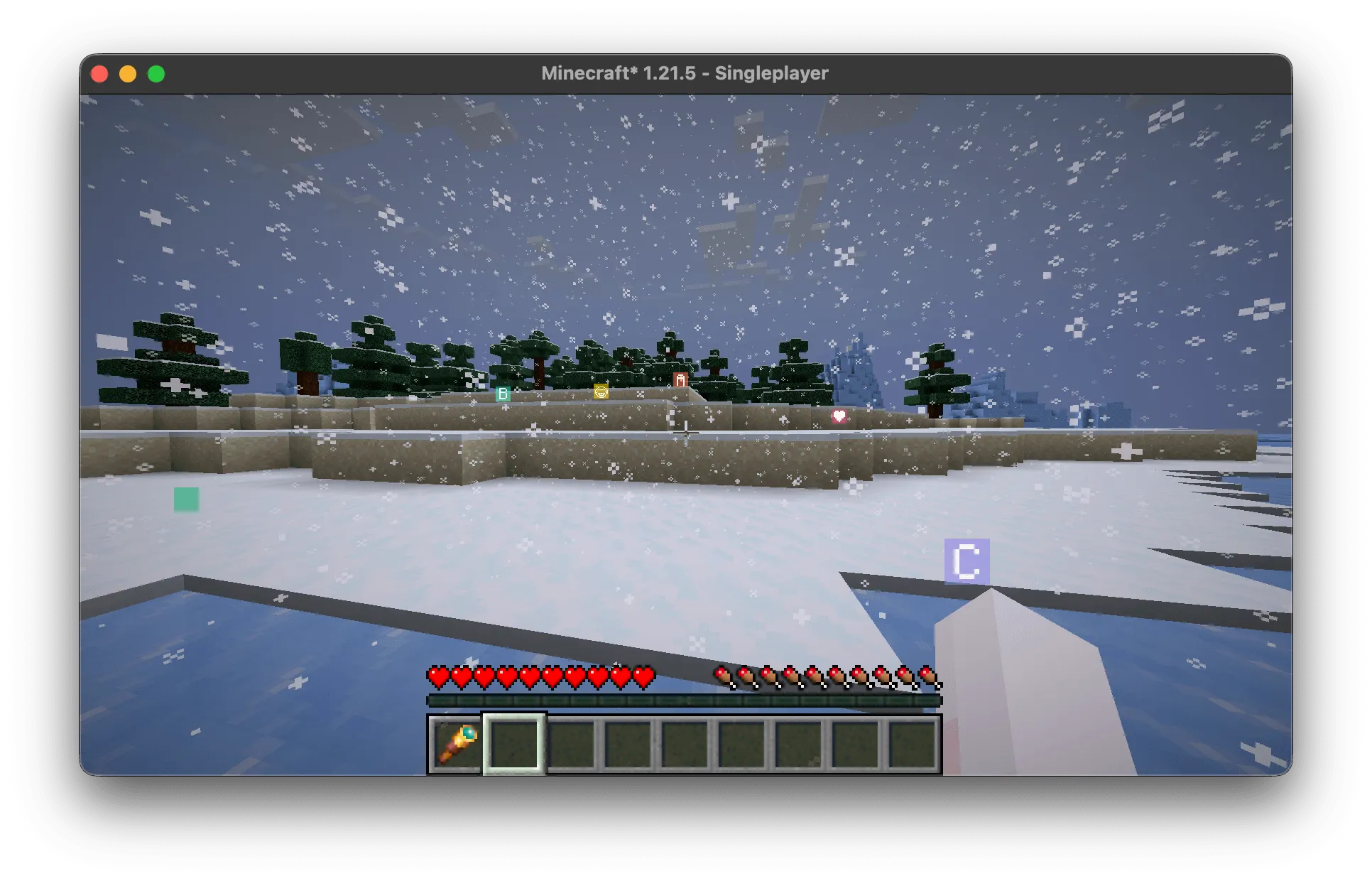
Task: Click the Minecraft window title text
Action: pos(686,72)
